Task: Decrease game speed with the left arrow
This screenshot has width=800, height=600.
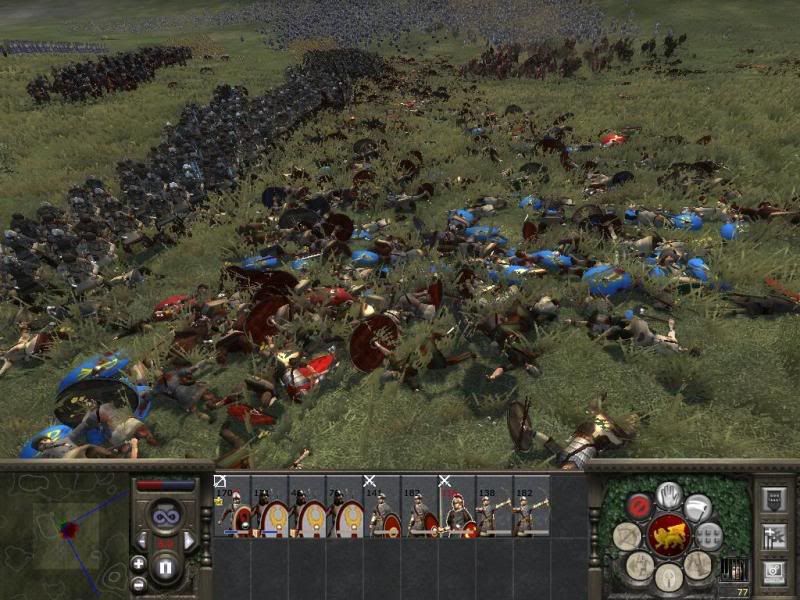Action: tap(143, 541)
